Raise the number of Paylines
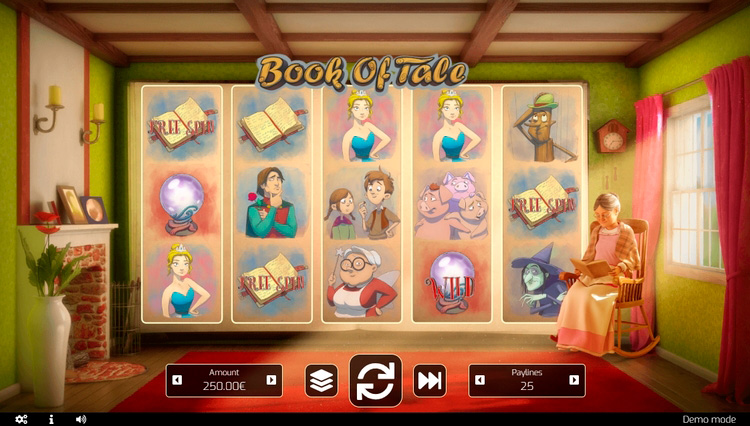The image size is (750, 426). pos(573,380)
